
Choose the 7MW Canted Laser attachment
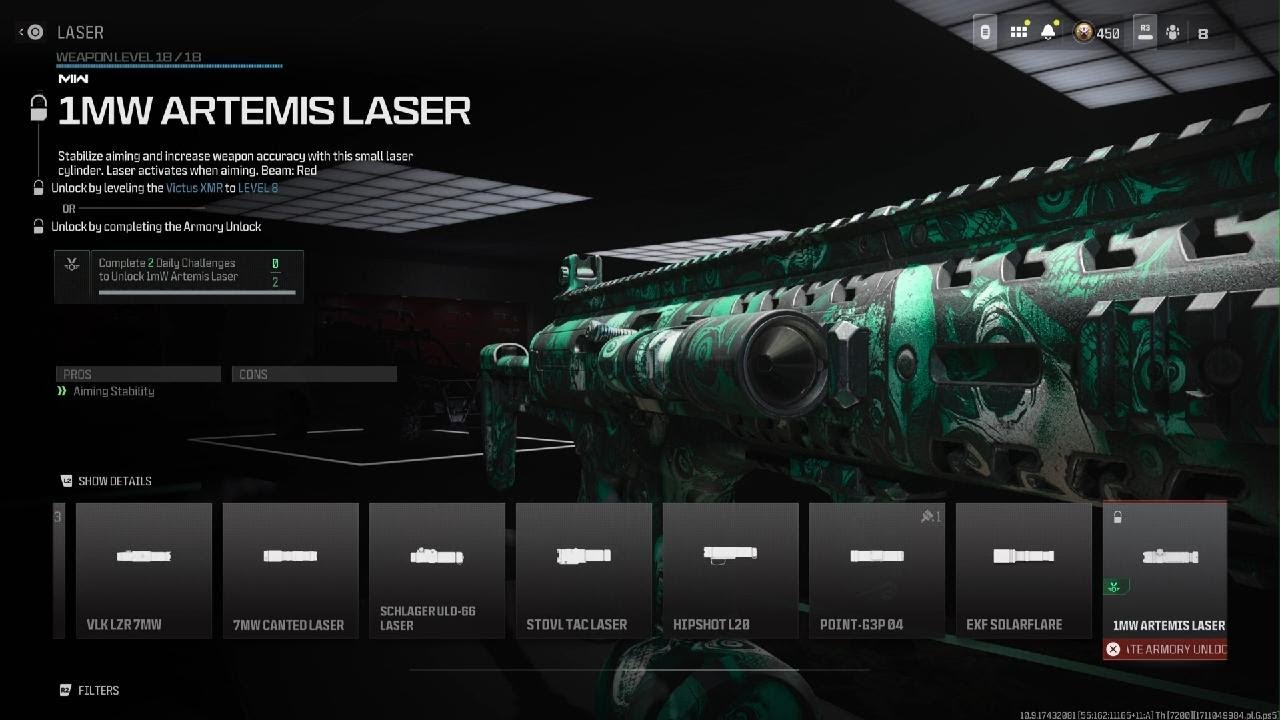(x=290, y=570)
